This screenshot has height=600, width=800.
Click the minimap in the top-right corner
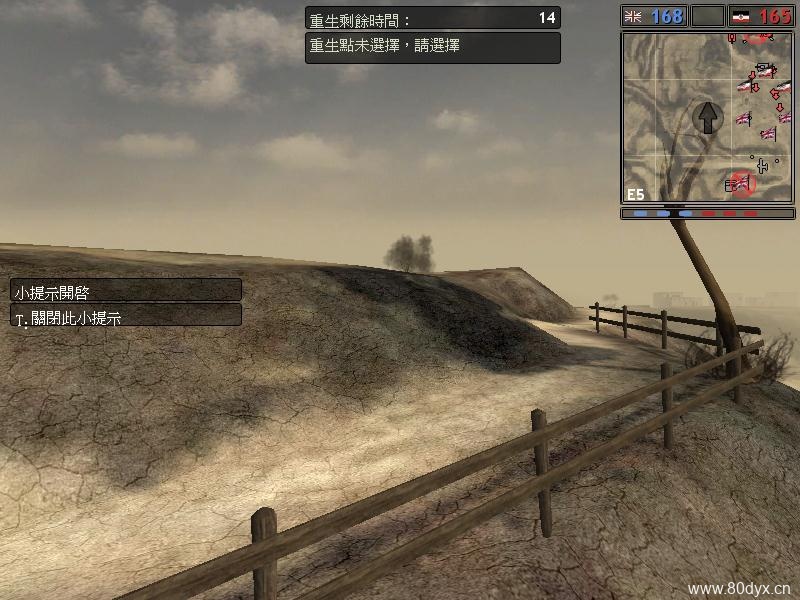click(706, 117)
